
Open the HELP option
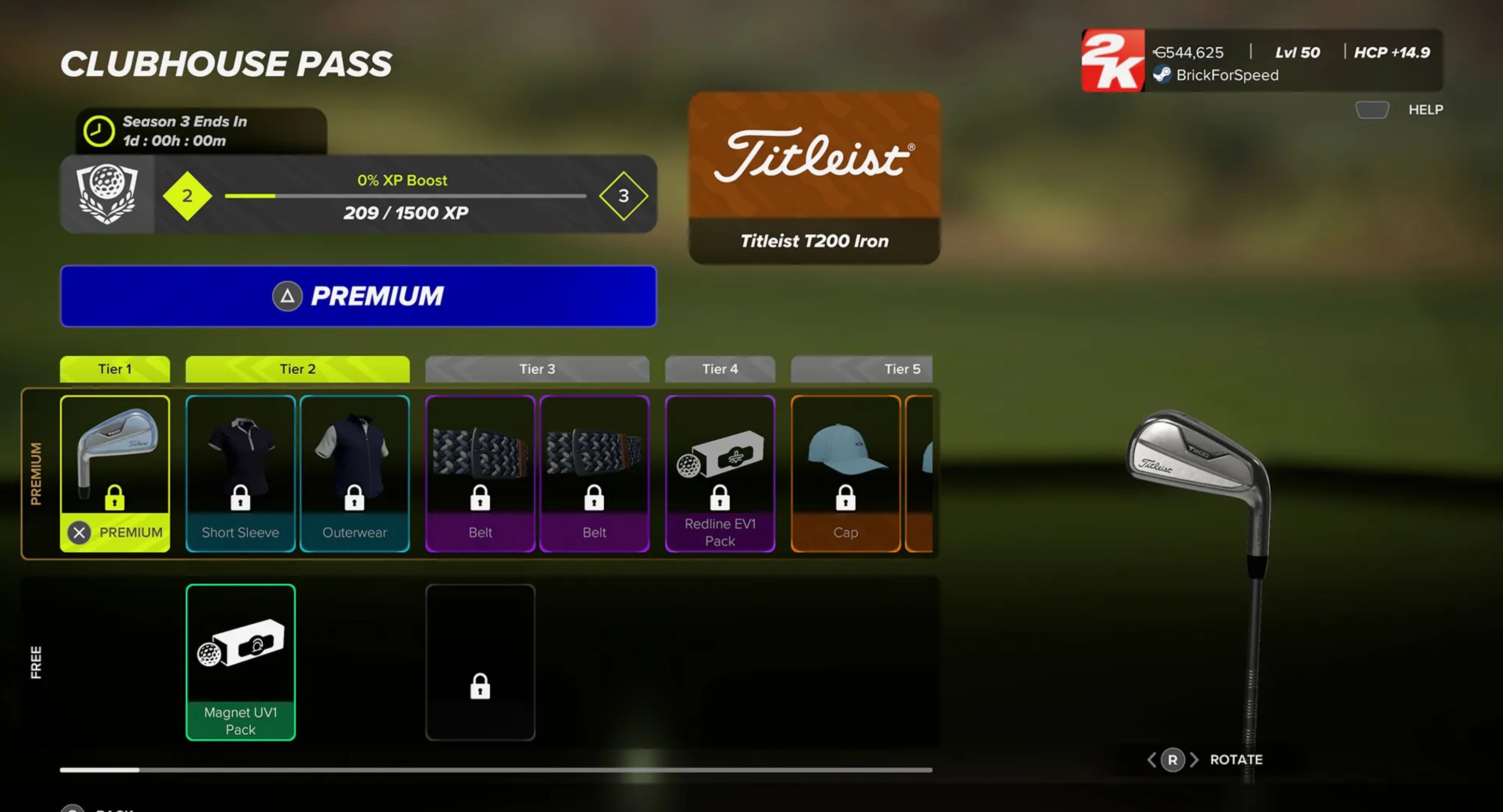[1425, 110]
